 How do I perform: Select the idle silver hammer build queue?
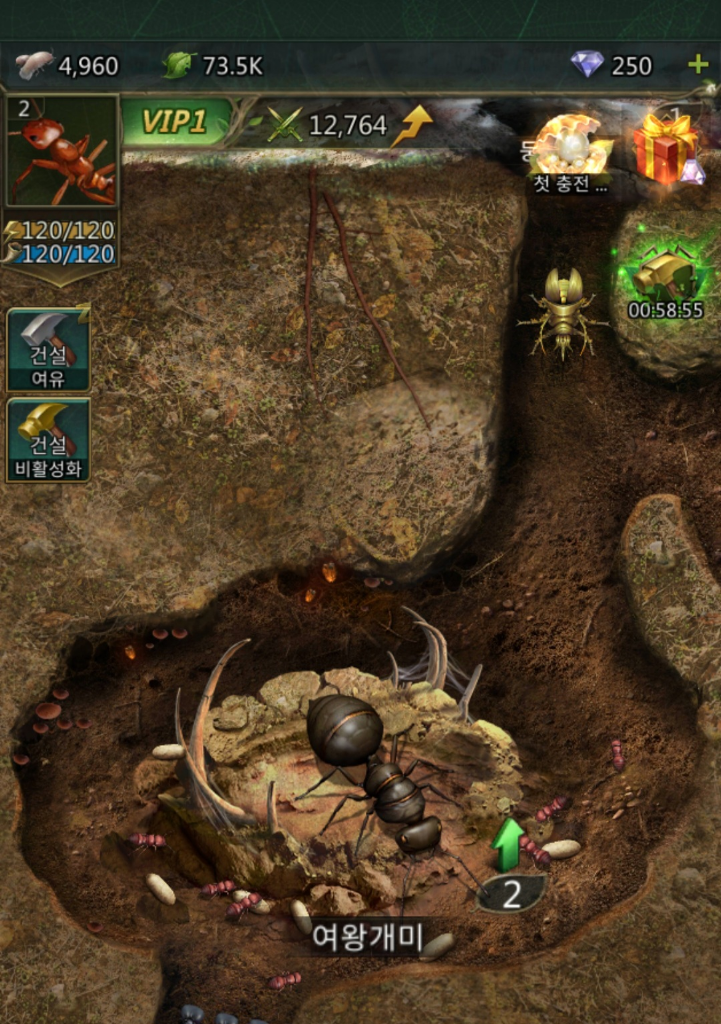pos(48,348)
